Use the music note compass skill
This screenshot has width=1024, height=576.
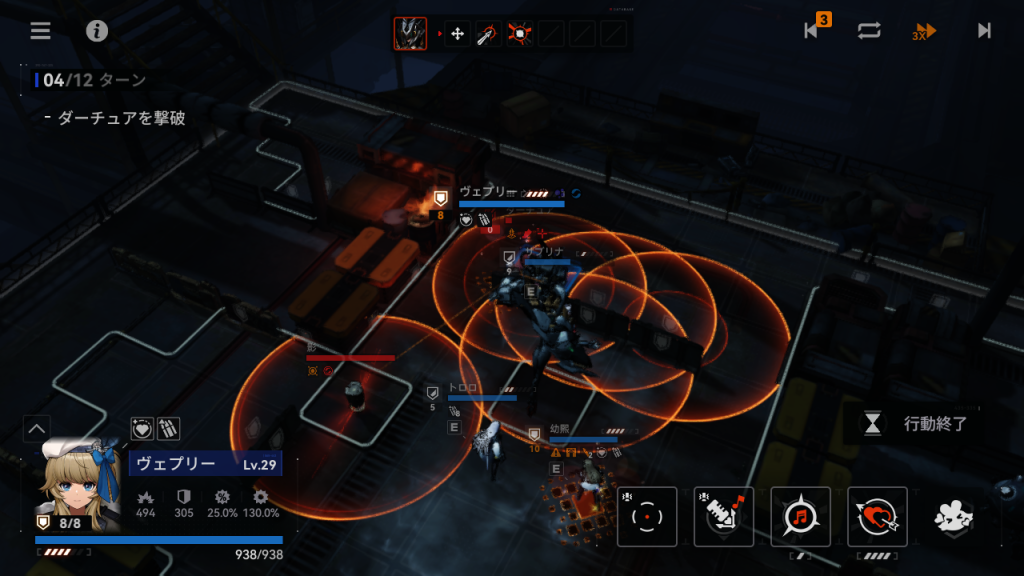800,517
